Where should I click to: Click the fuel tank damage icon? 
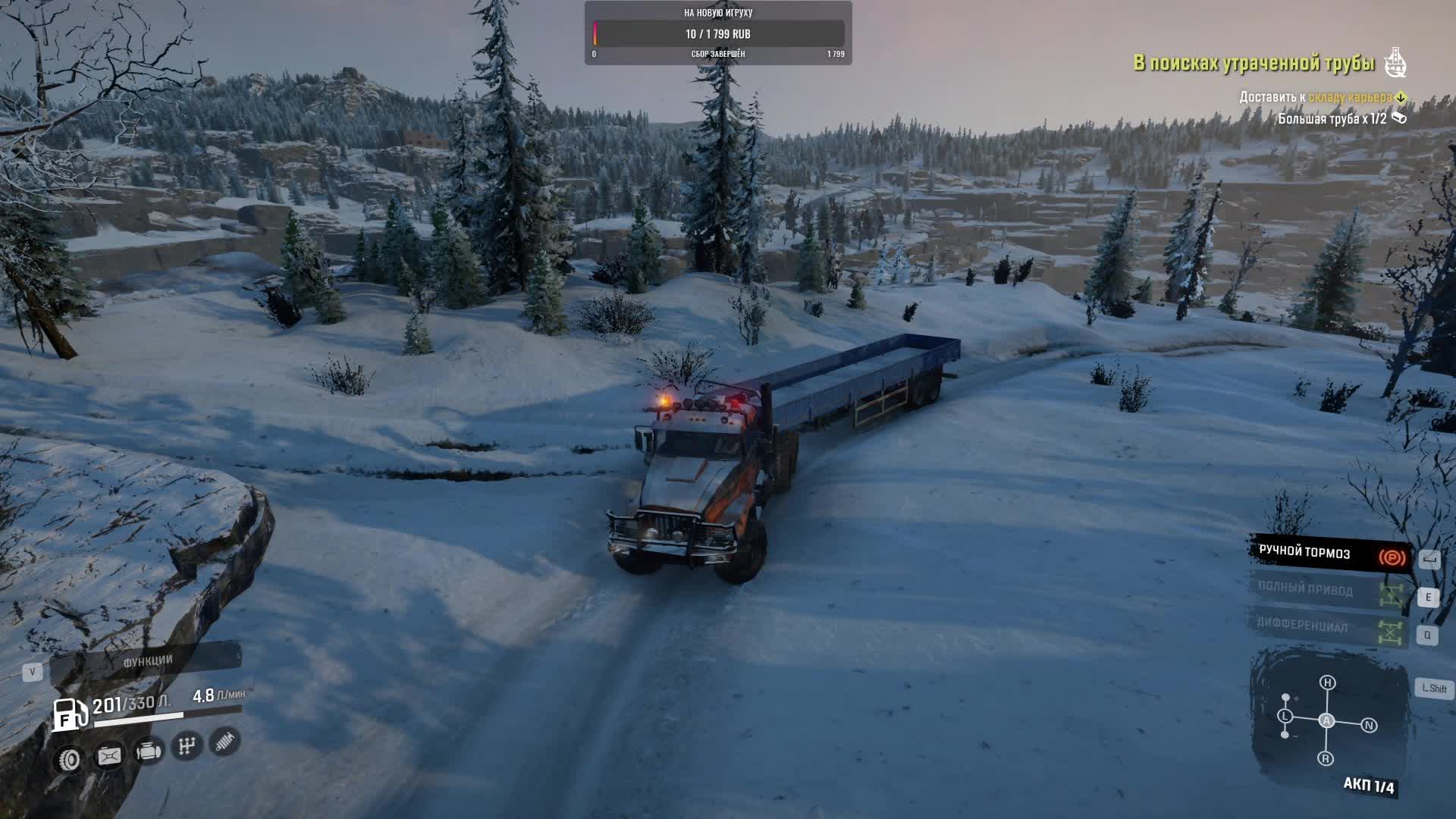tap(109, 755)
